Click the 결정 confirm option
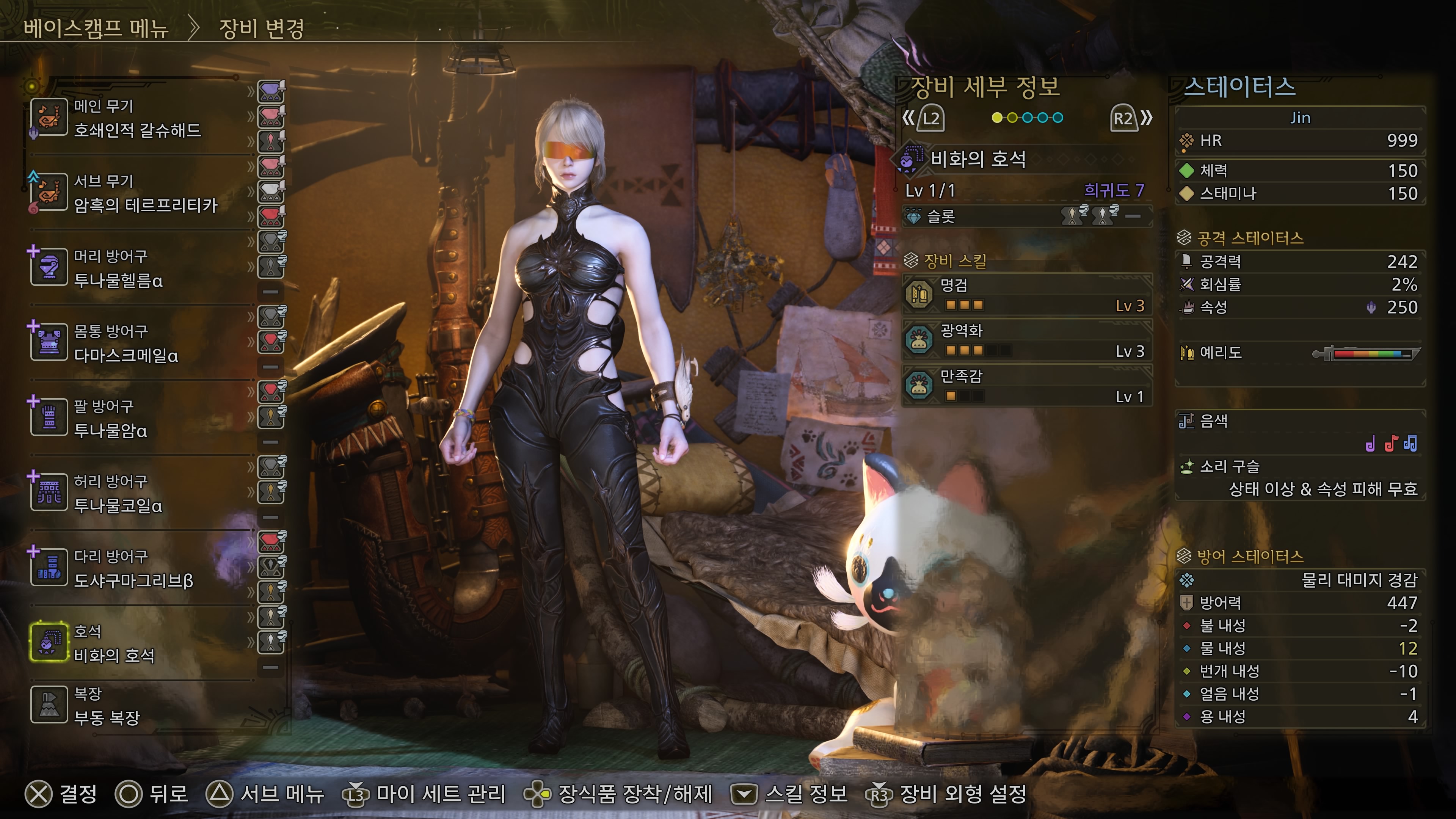 pos(61,794)
